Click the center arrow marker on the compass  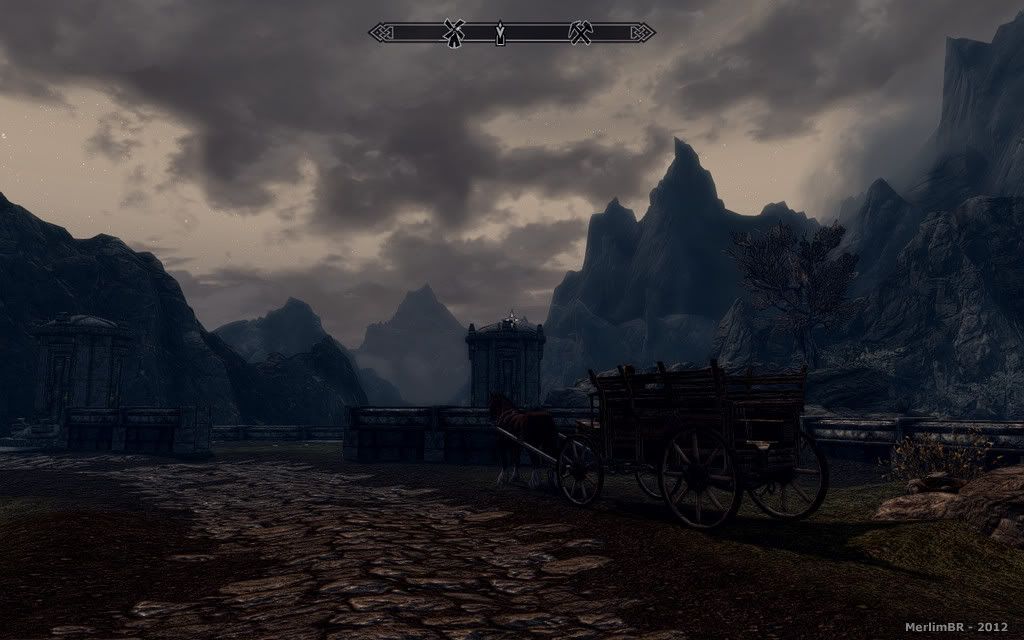point(501,34)
